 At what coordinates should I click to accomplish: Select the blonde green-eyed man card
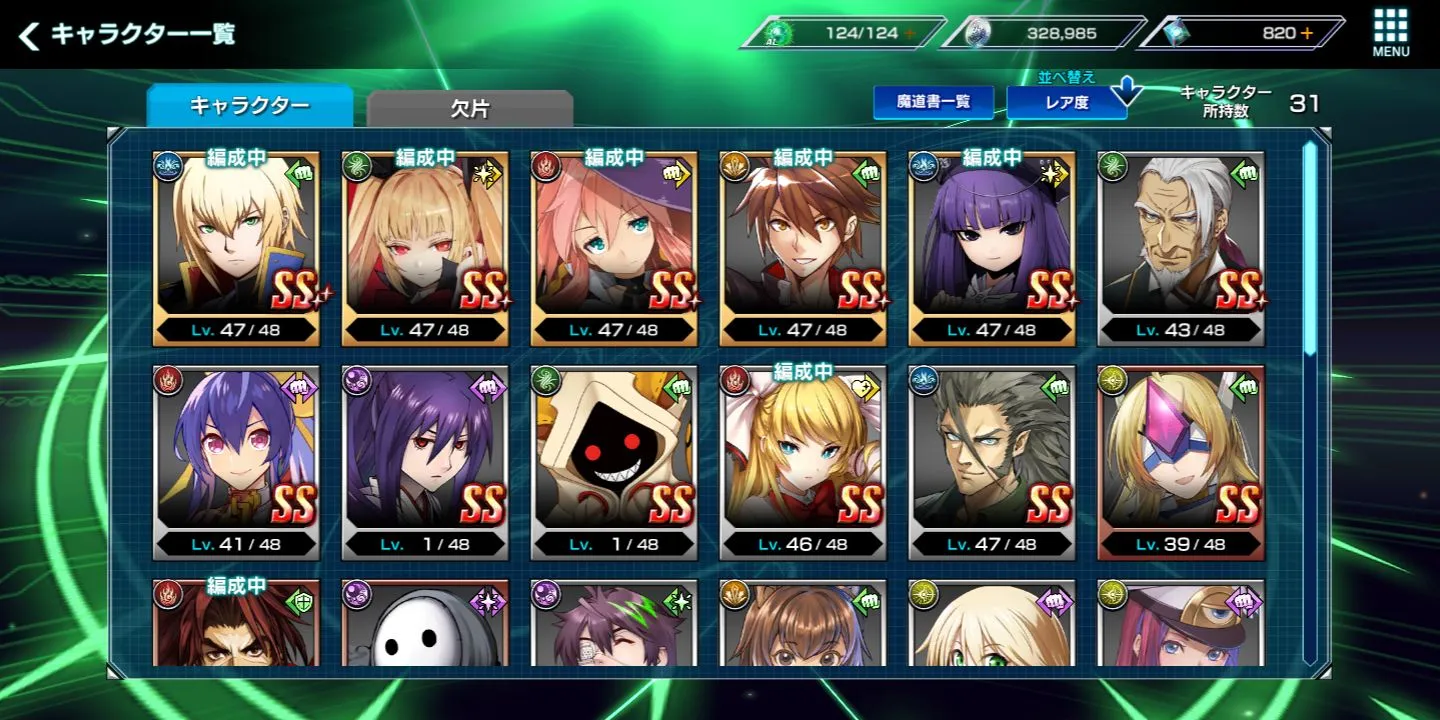pyautogui.click(x=236, y=249)
